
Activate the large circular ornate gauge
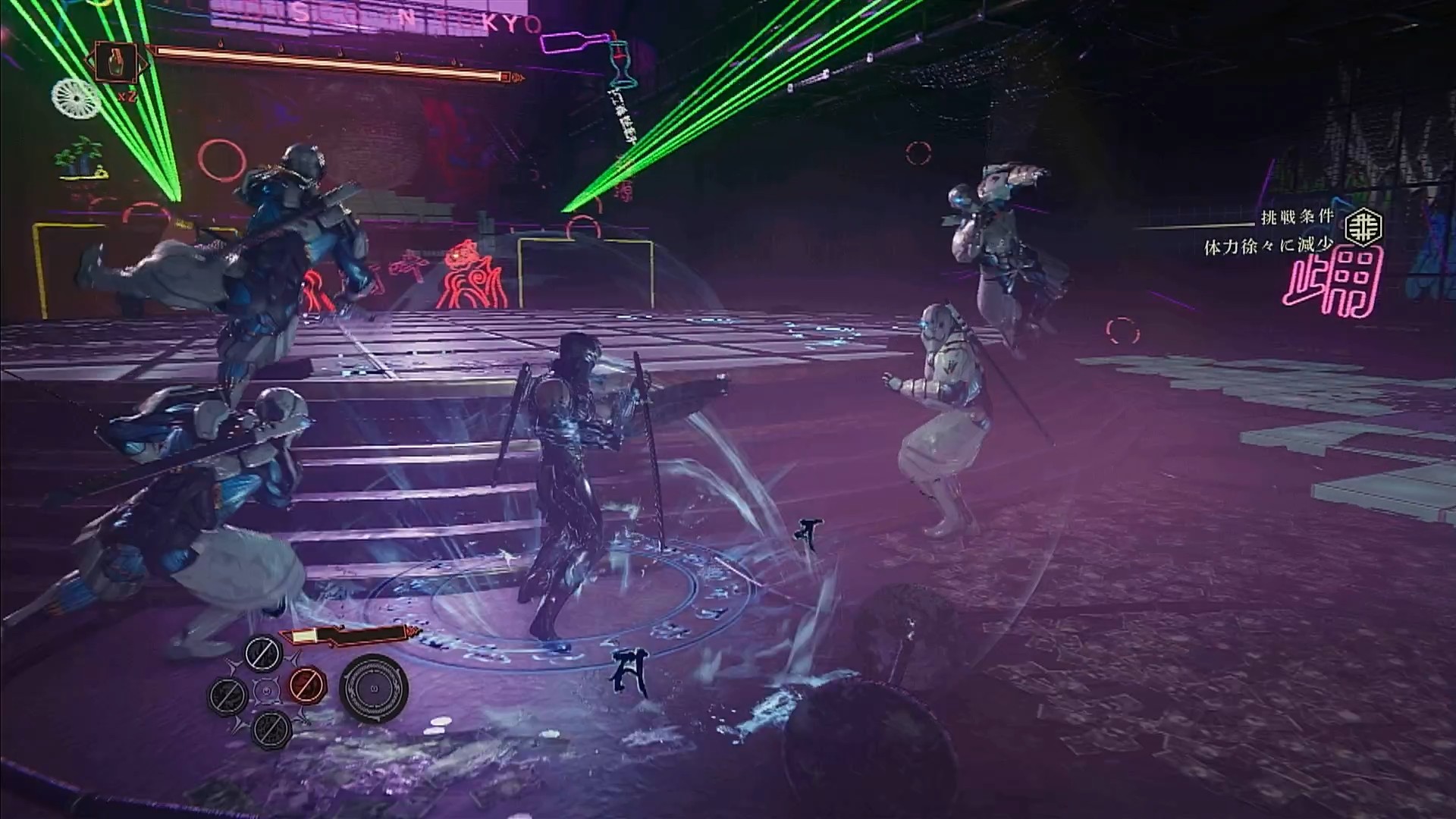pos(373,687)
